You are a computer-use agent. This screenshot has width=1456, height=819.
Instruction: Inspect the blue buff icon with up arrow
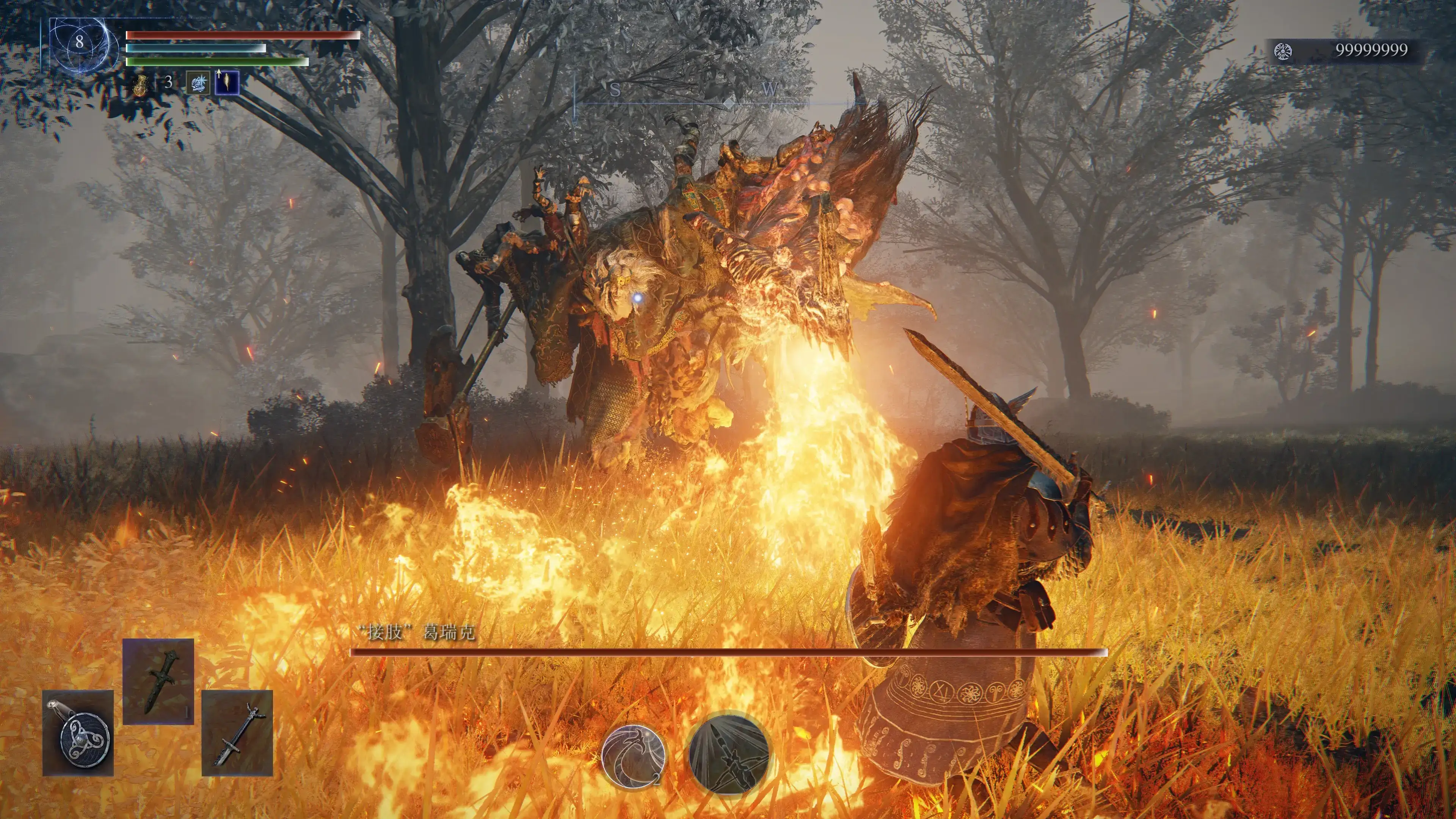pyautogui.click(x=227, y=83)
